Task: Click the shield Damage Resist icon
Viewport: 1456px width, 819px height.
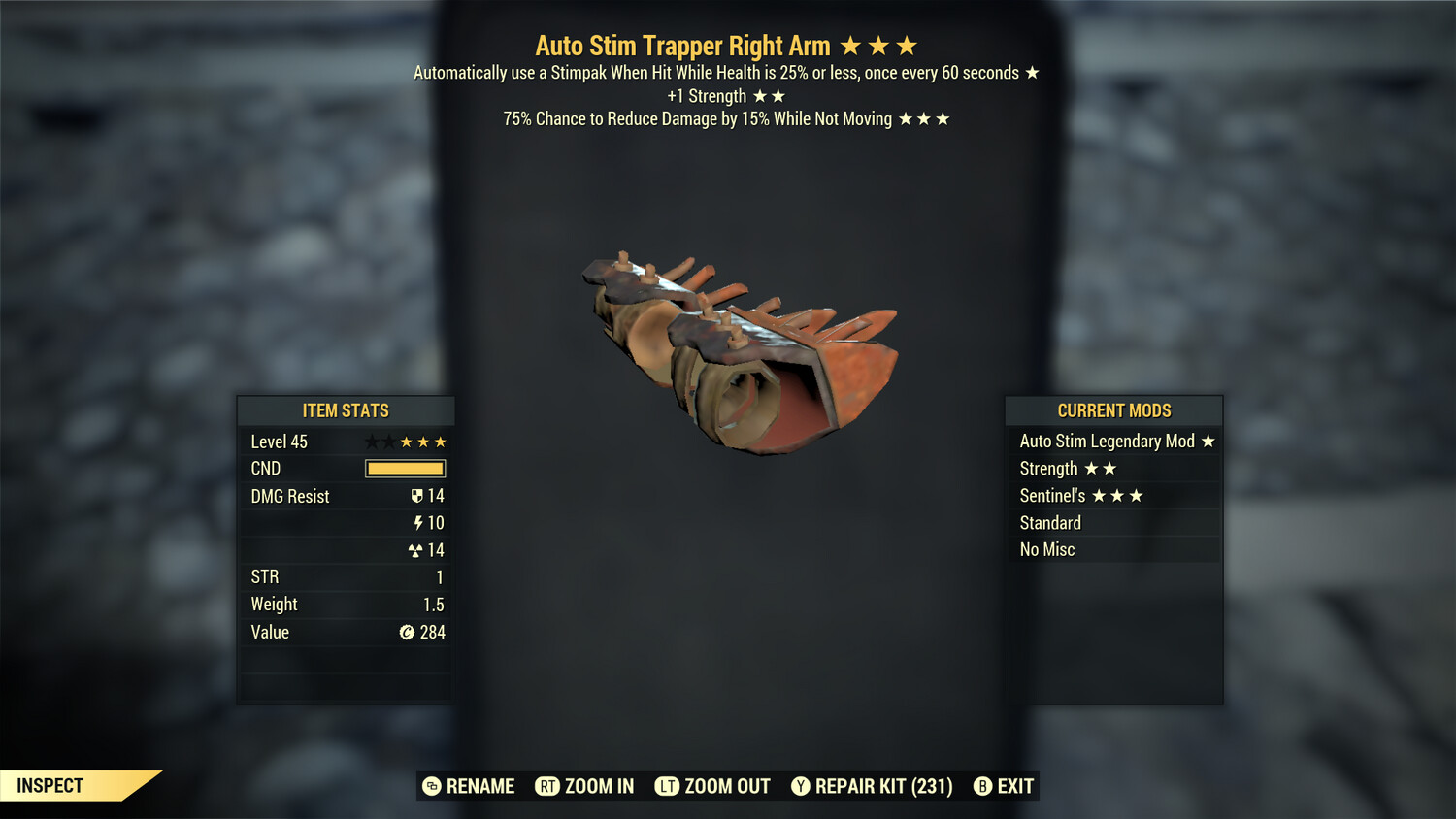Action: point(418,496)
